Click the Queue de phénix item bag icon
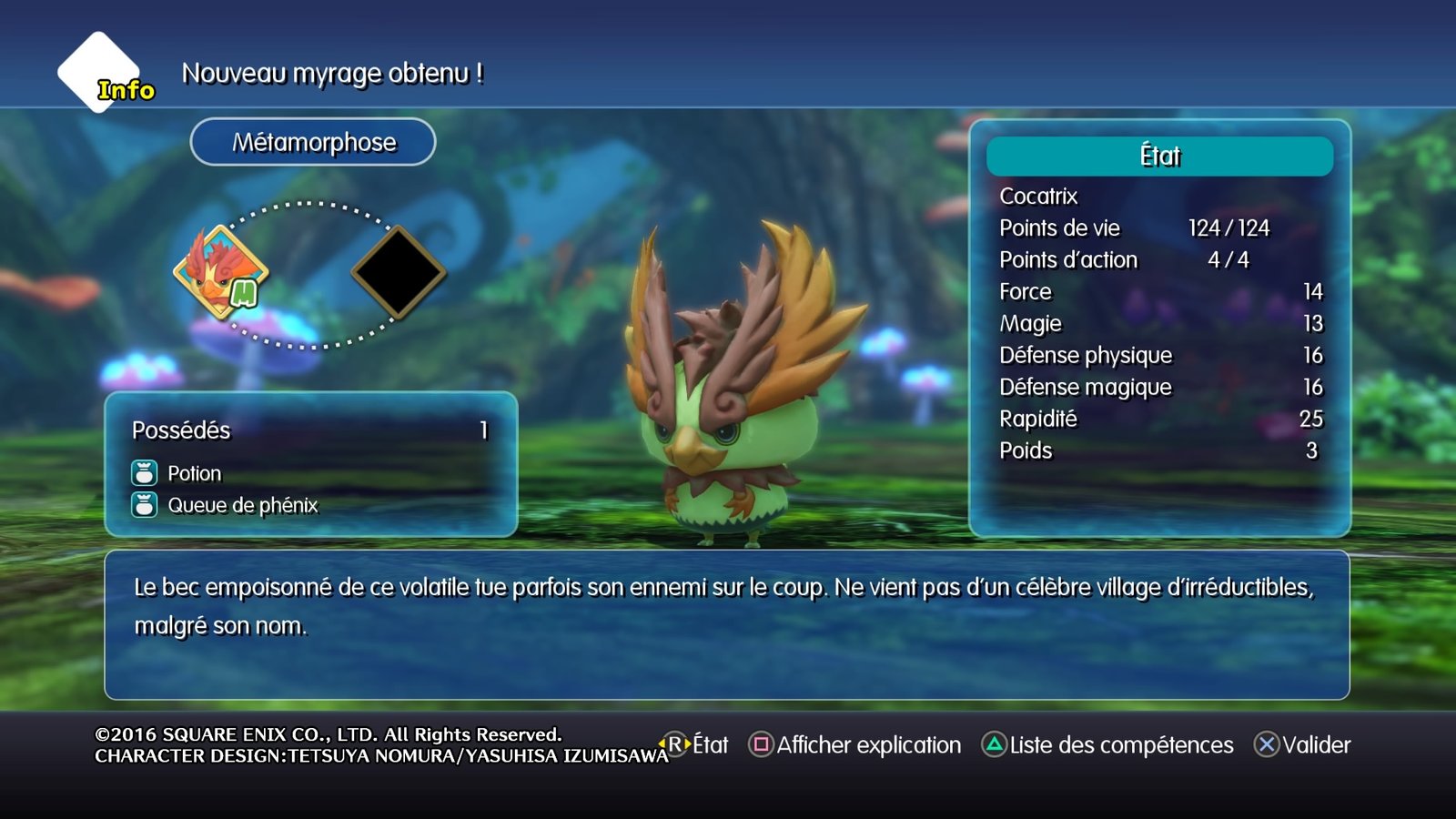 tap(143, 504)
